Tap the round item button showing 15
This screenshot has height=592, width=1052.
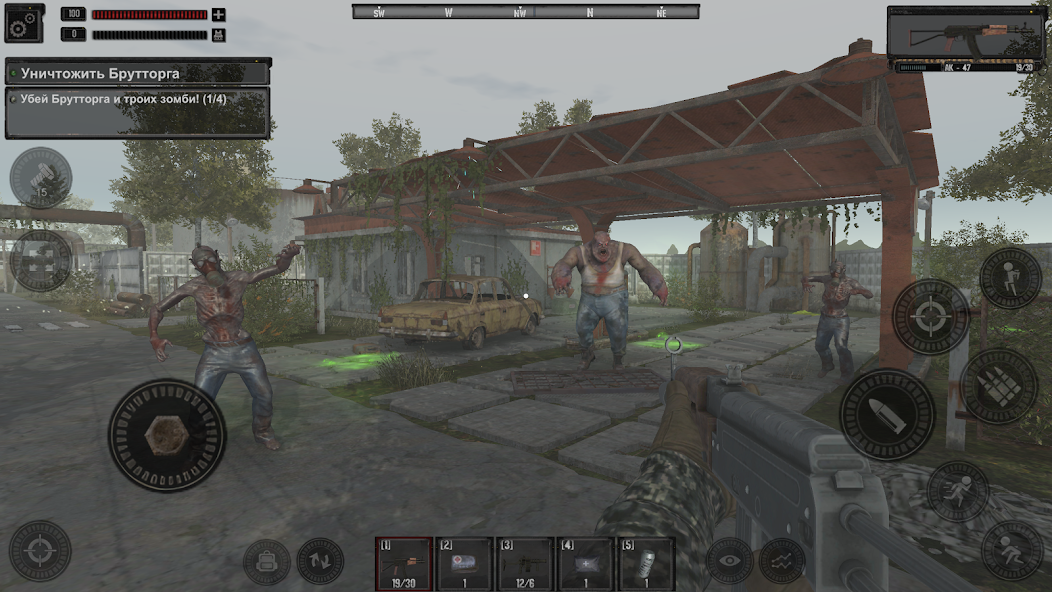[41, 178]
